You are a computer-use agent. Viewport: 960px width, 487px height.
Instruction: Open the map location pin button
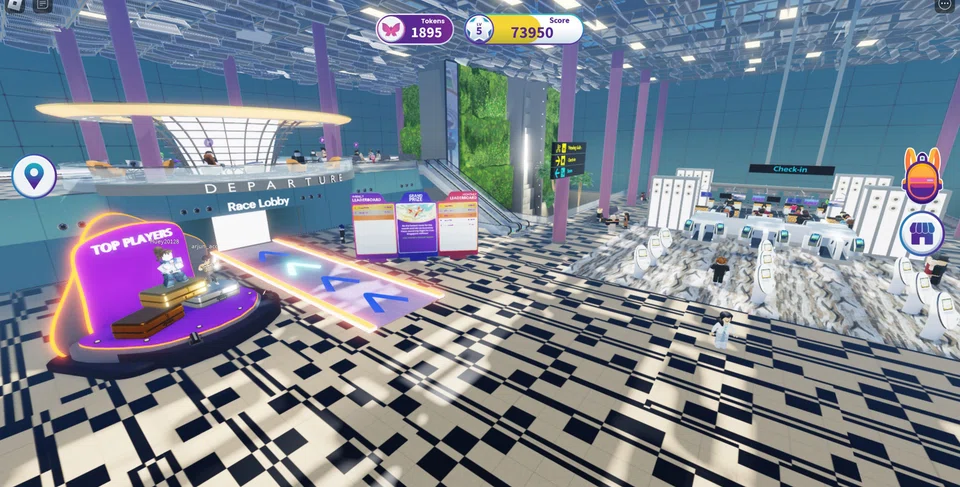pos(34,177)
